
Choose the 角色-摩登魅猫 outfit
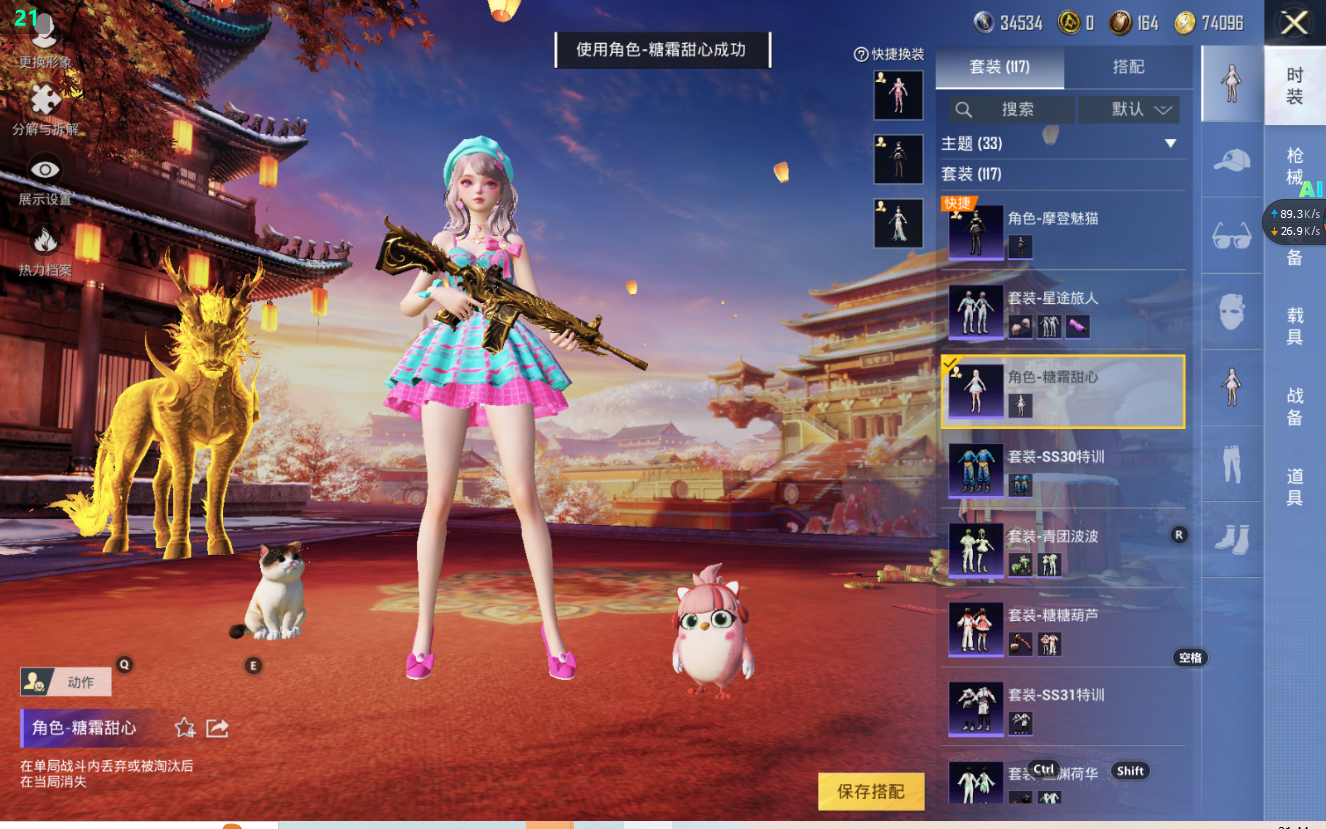[1063, 232]
